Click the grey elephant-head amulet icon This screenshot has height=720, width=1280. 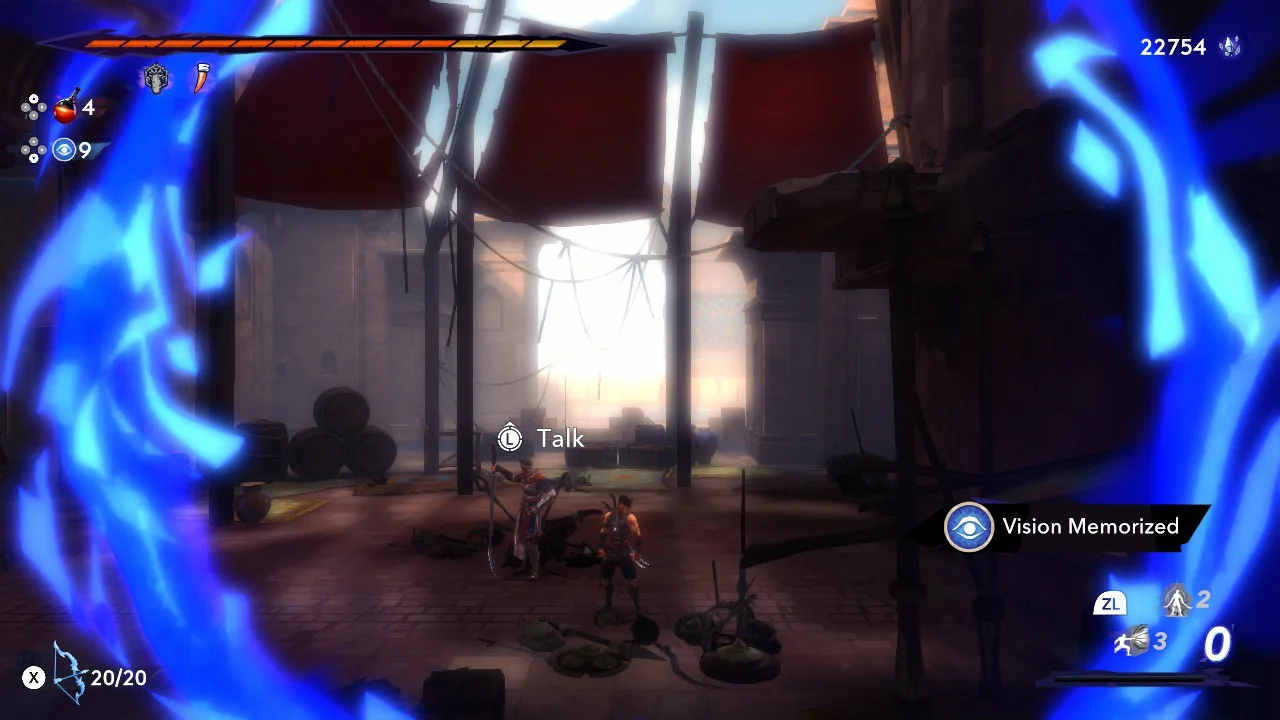click(x=156, y=79)
